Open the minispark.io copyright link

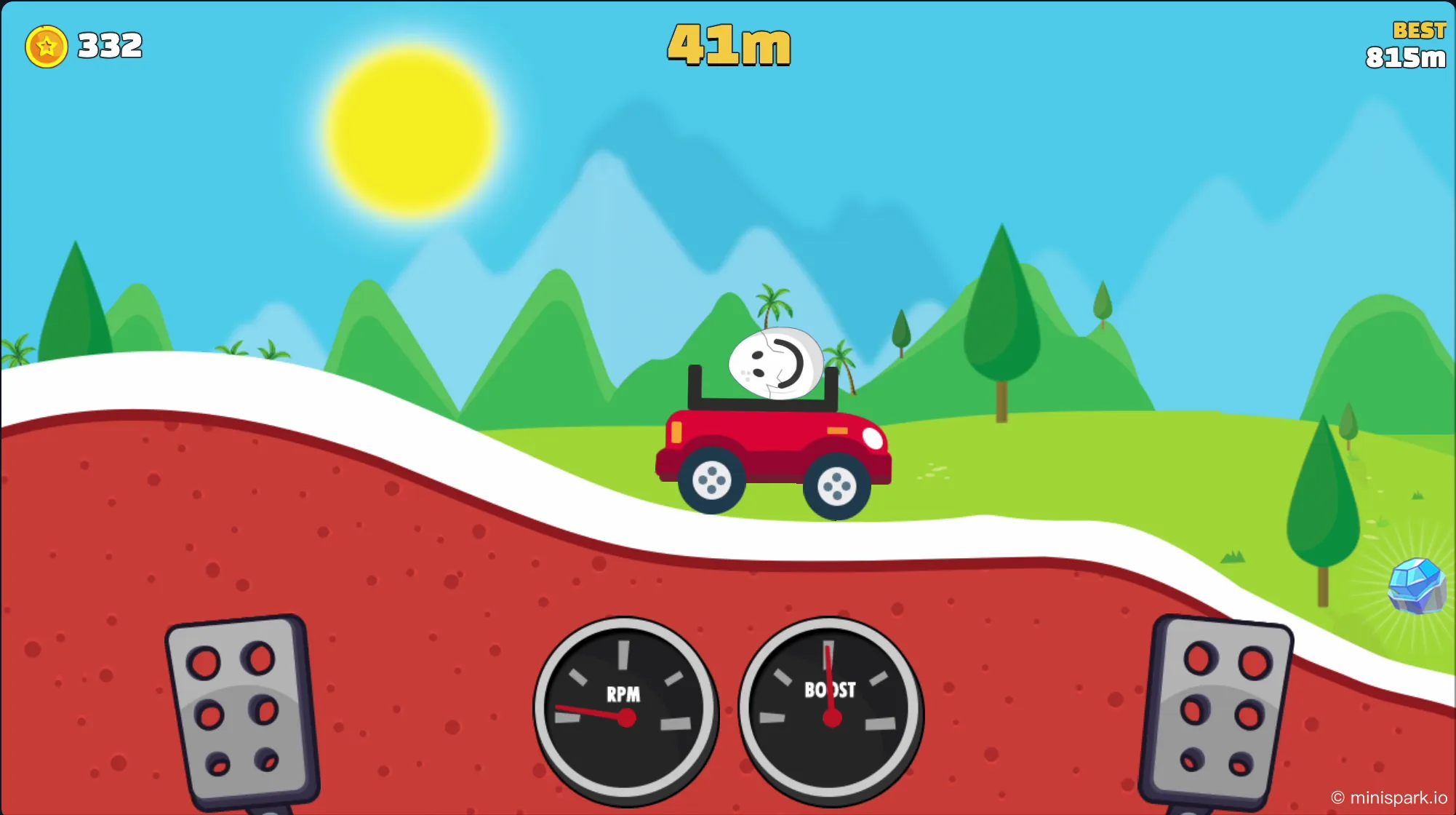tap(1389, 798)
